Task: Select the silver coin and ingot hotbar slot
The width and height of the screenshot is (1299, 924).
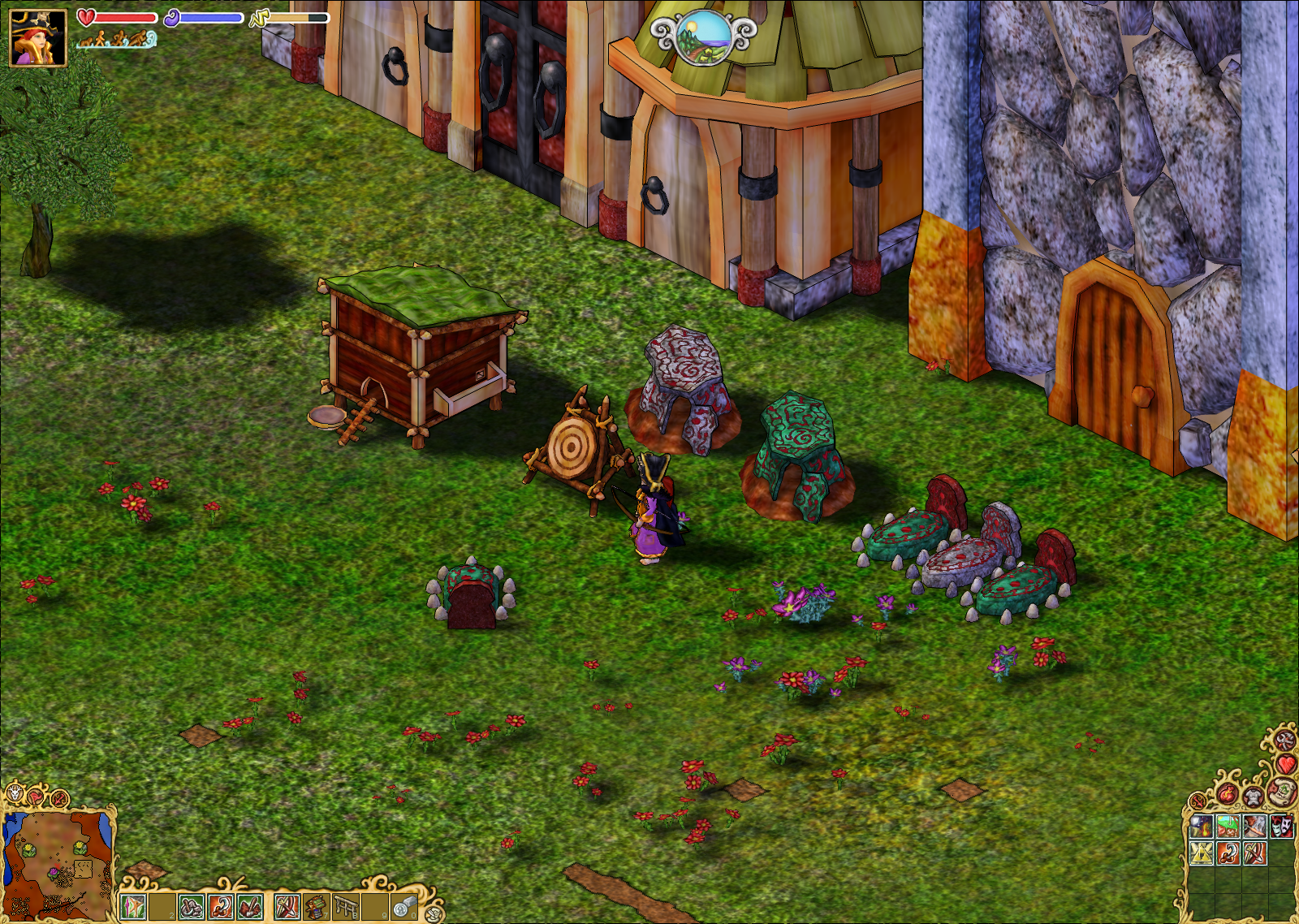Action: pyautogui.click(x=404, y=906)
